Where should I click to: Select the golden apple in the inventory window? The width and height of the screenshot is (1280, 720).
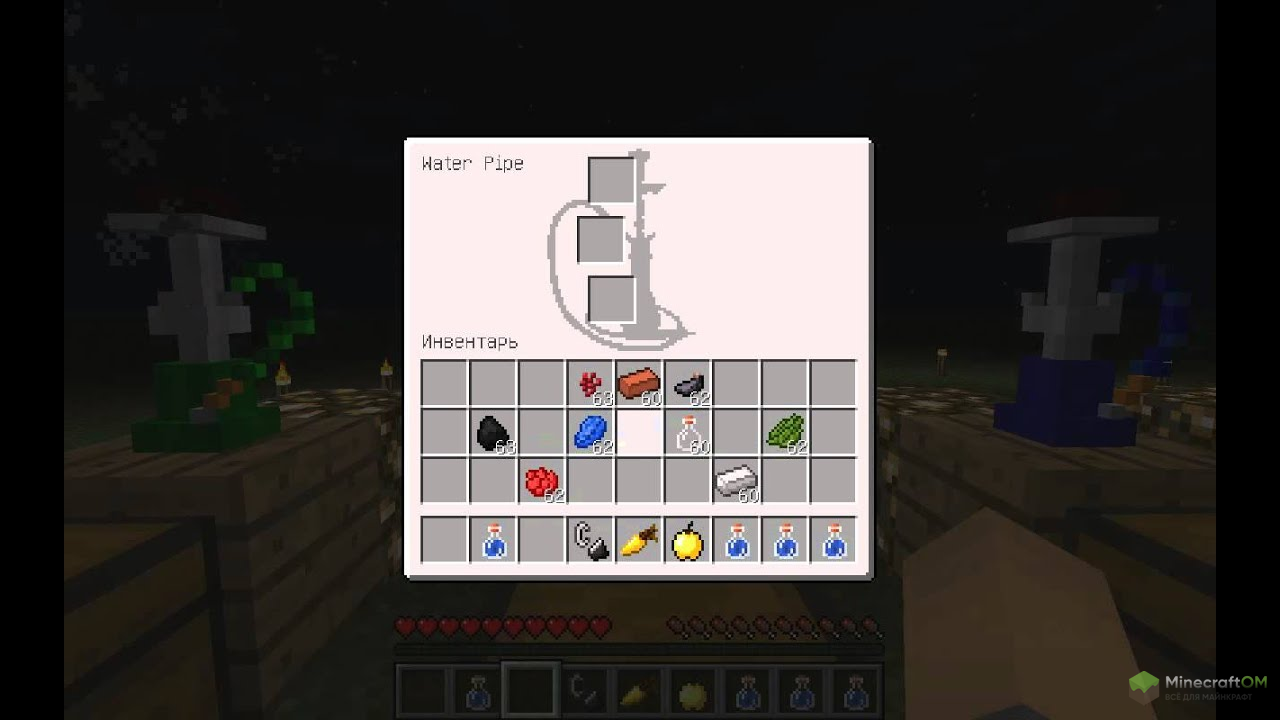(688, 541)
